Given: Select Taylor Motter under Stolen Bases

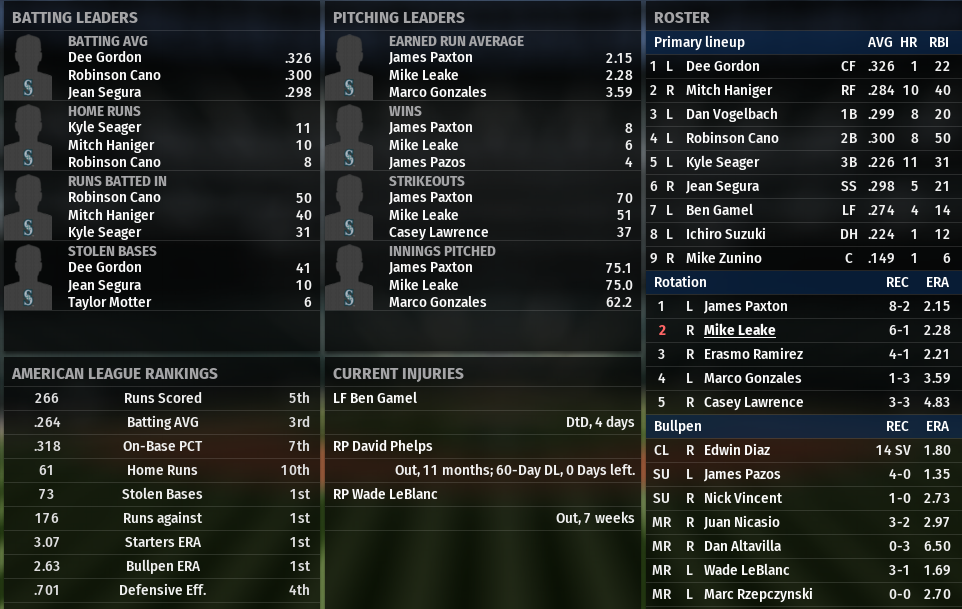Looking at the screenshot, I should click(x=109, y=302).
